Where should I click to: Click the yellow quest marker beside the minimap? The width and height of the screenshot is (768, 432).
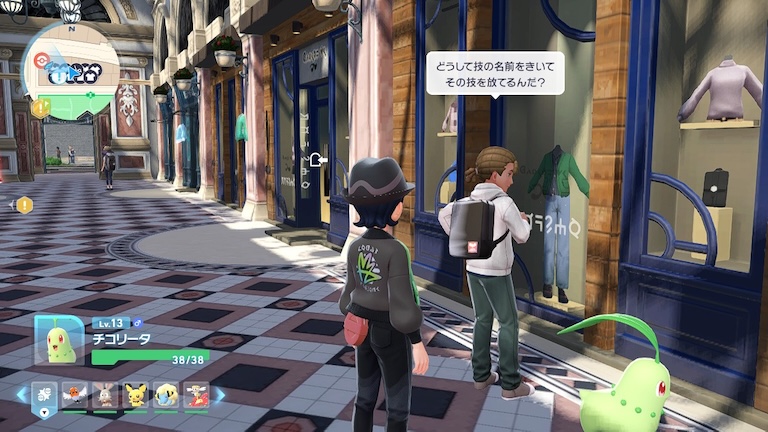pyautogui.click(x=40, y=107)
